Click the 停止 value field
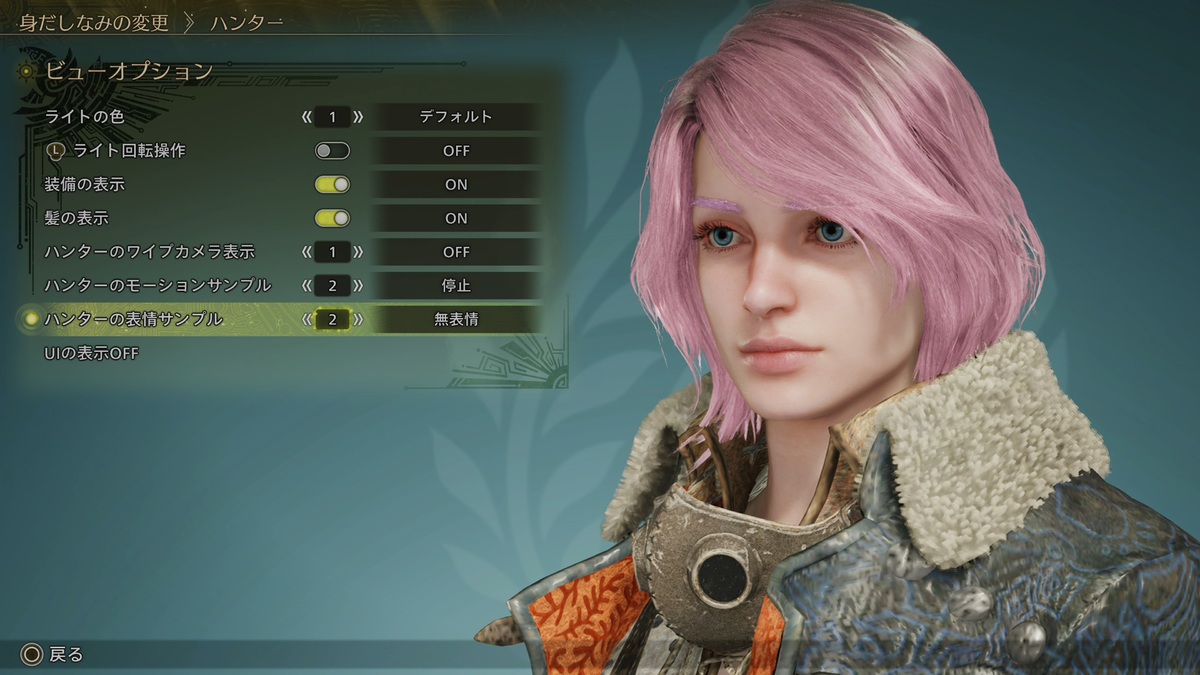This screenshot has height=675, width=1200. (456, 286)
